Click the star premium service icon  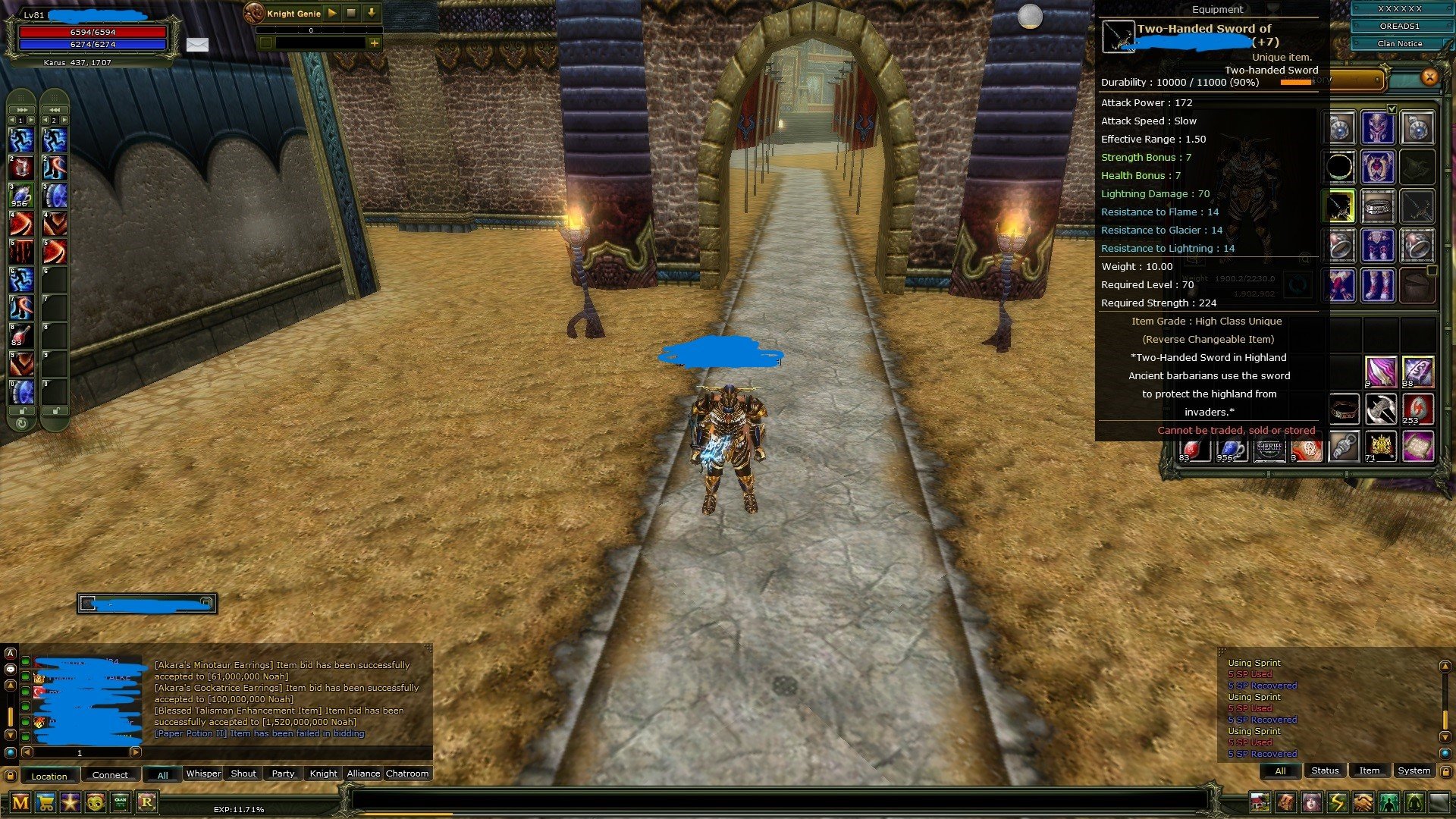point(68,802)
